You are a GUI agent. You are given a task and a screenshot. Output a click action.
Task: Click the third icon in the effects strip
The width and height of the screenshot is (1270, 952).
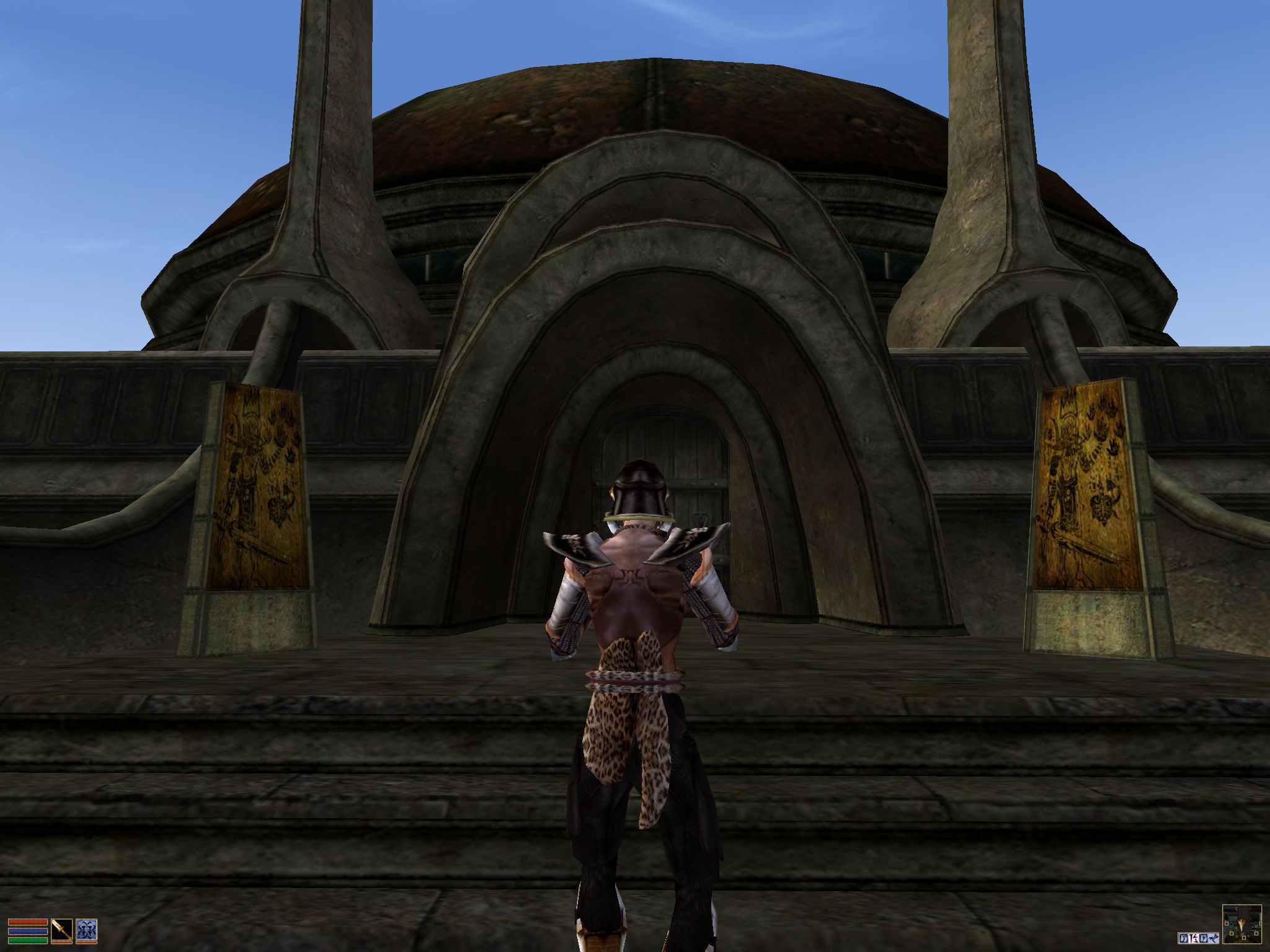[x=1204, y=938]
